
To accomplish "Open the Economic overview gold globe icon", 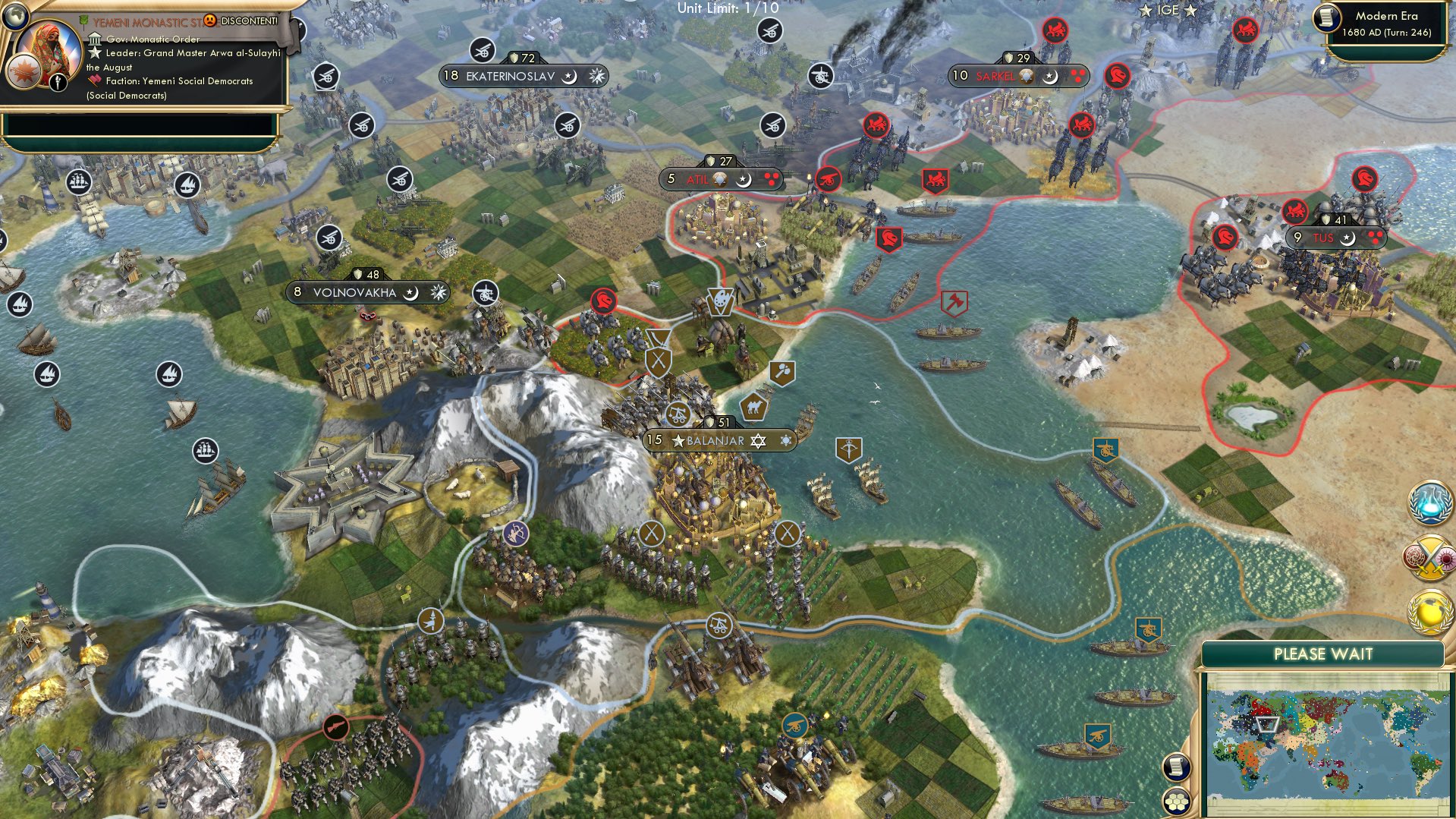I will click(x=1429, y=612).
